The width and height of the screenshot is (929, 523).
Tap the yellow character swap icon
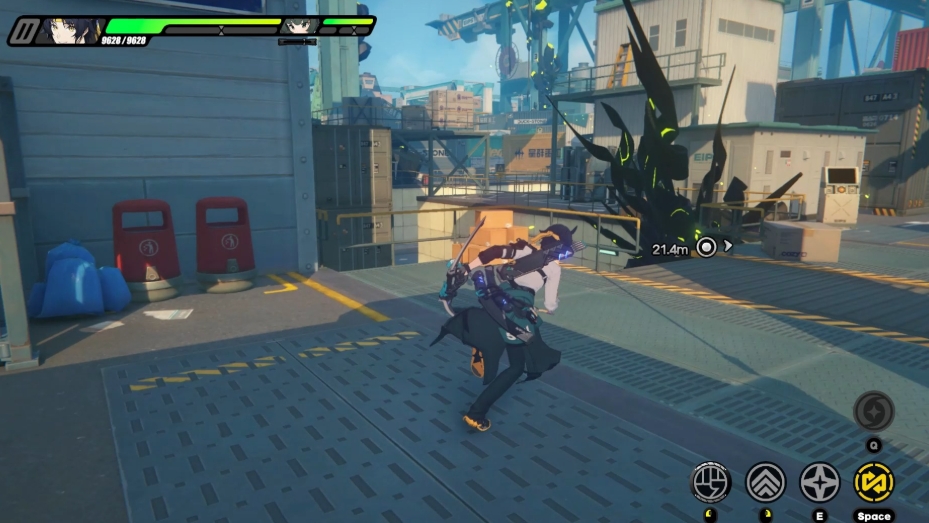873,481
